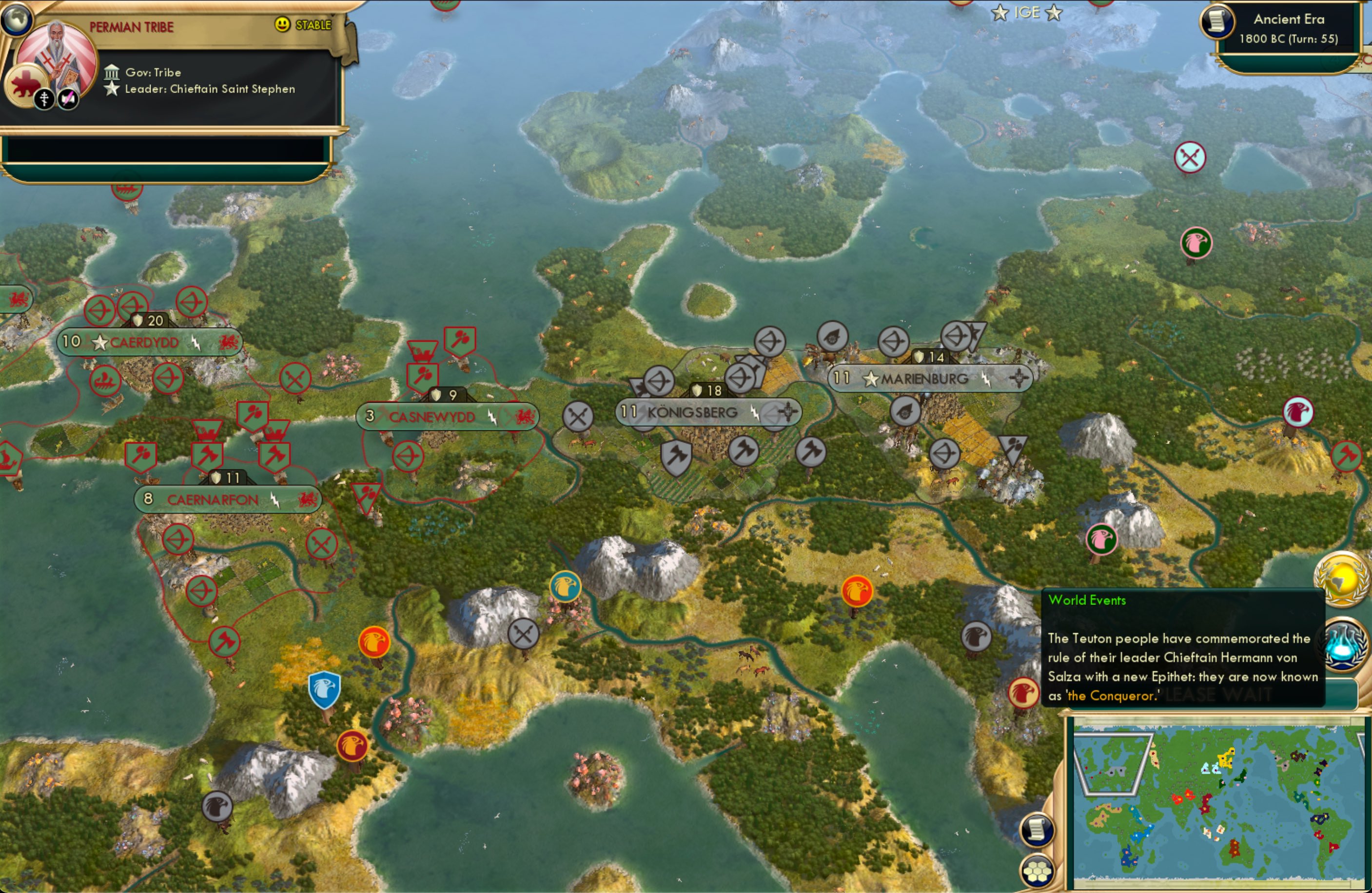Toggle the hex grid overlay button

(1038, 872)
